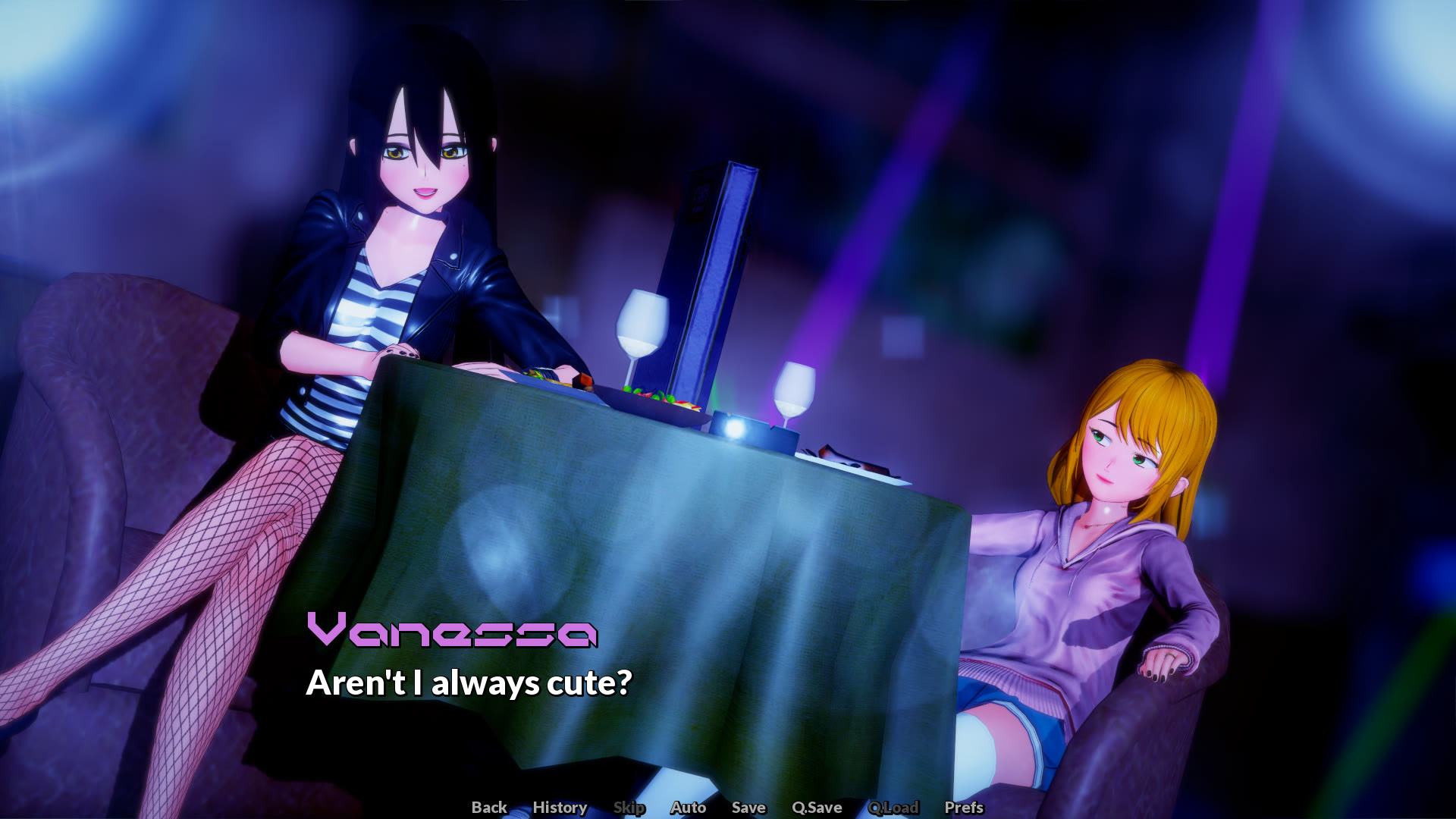Toggle Auto-forward mode
This screenshot has height=819, width=1456.
pyautogui.click(x=687, y=808)
